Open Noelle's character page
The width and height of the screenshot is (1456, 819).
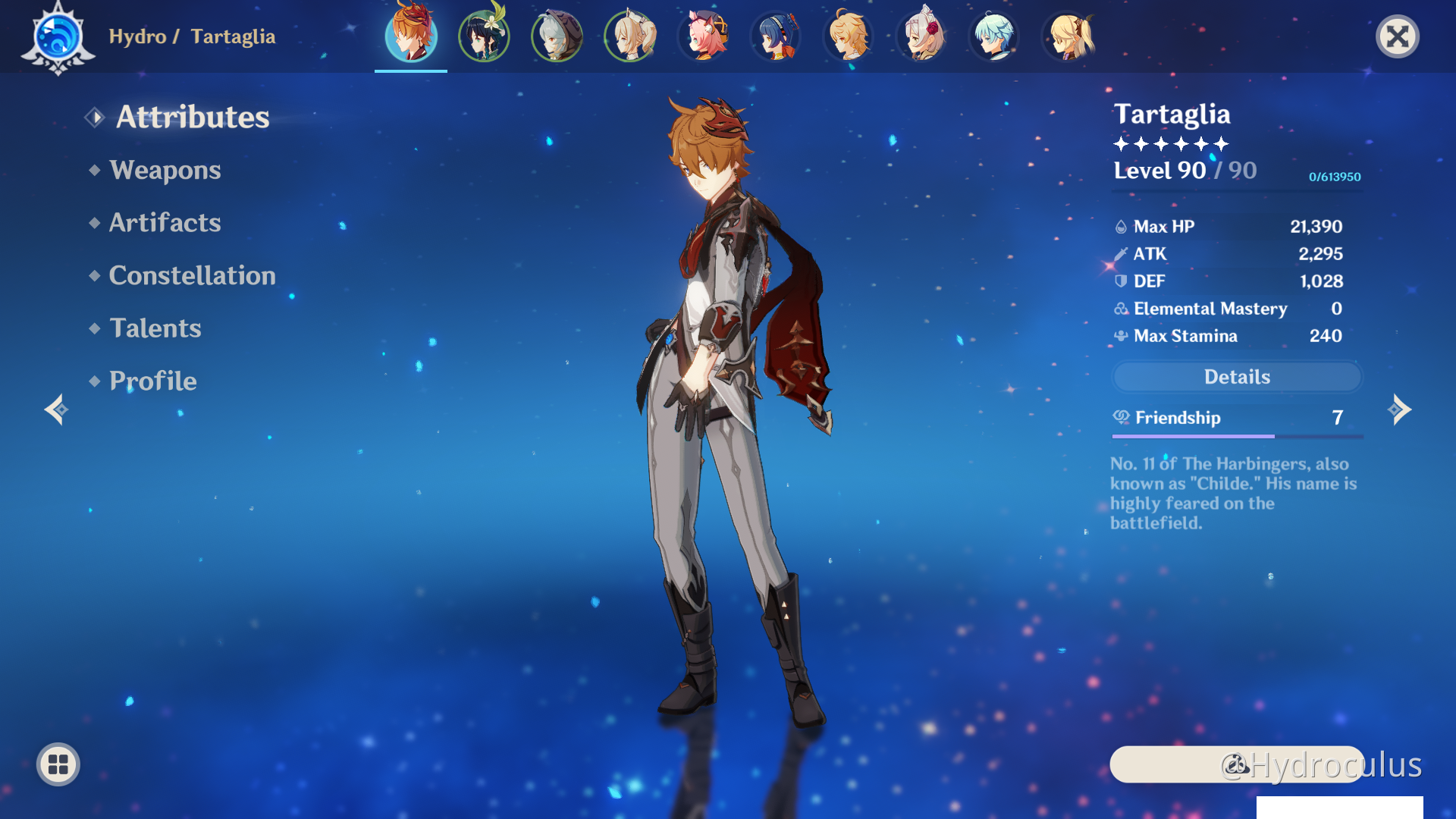(921, 36)
